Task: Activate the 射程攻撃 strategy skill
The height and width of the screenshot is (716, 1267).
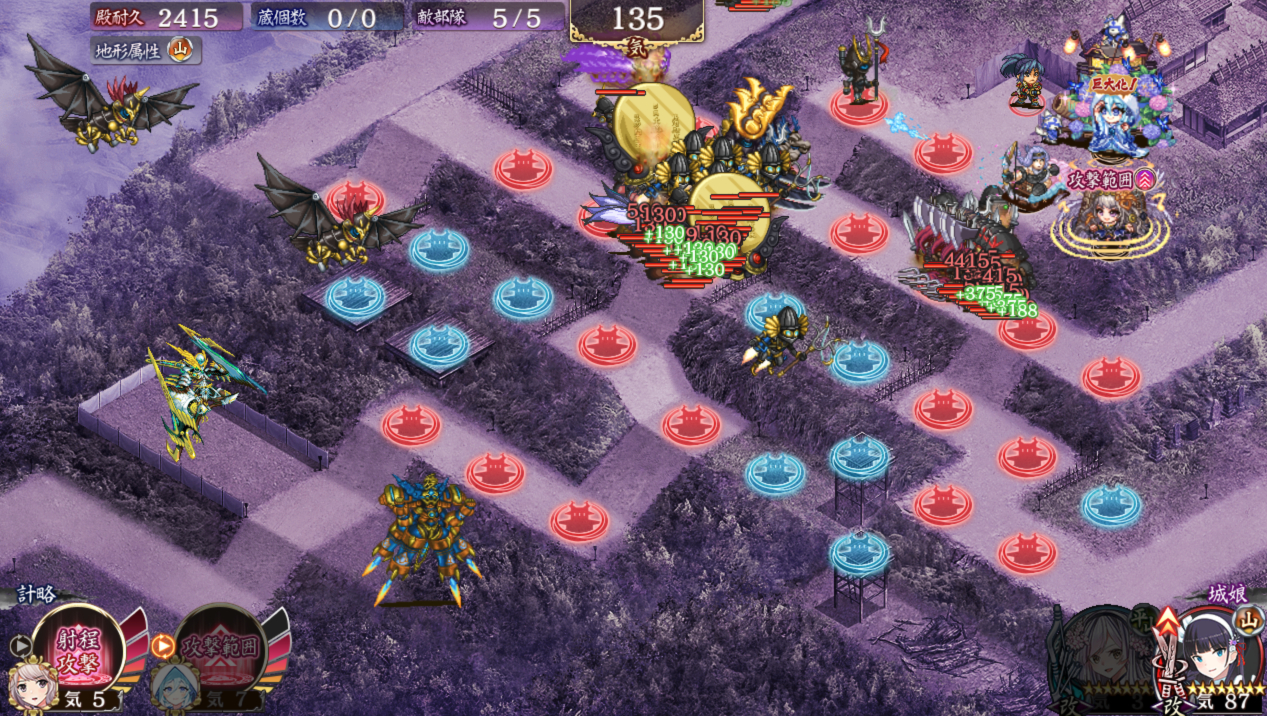Action: (x=77, y=650)
